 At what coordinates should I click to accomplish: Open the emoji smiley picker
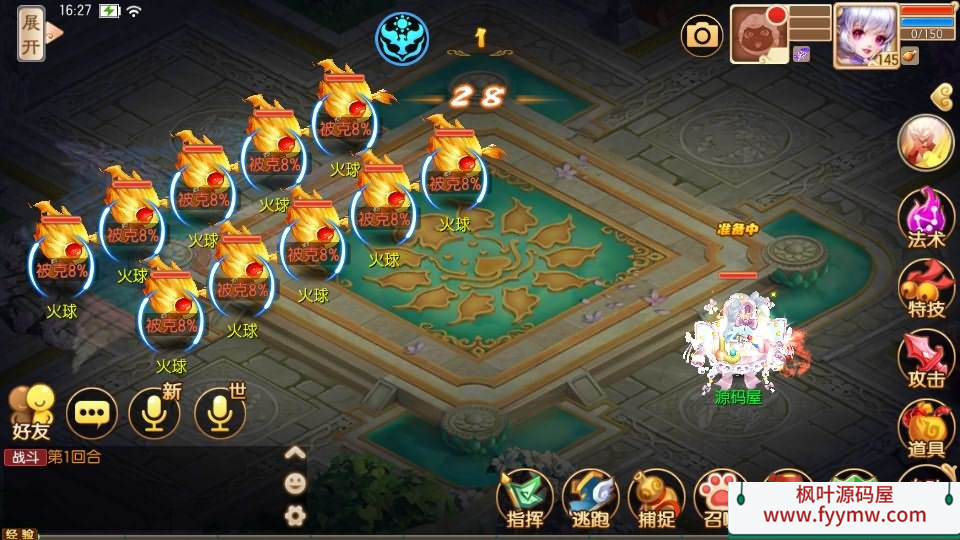295,484
